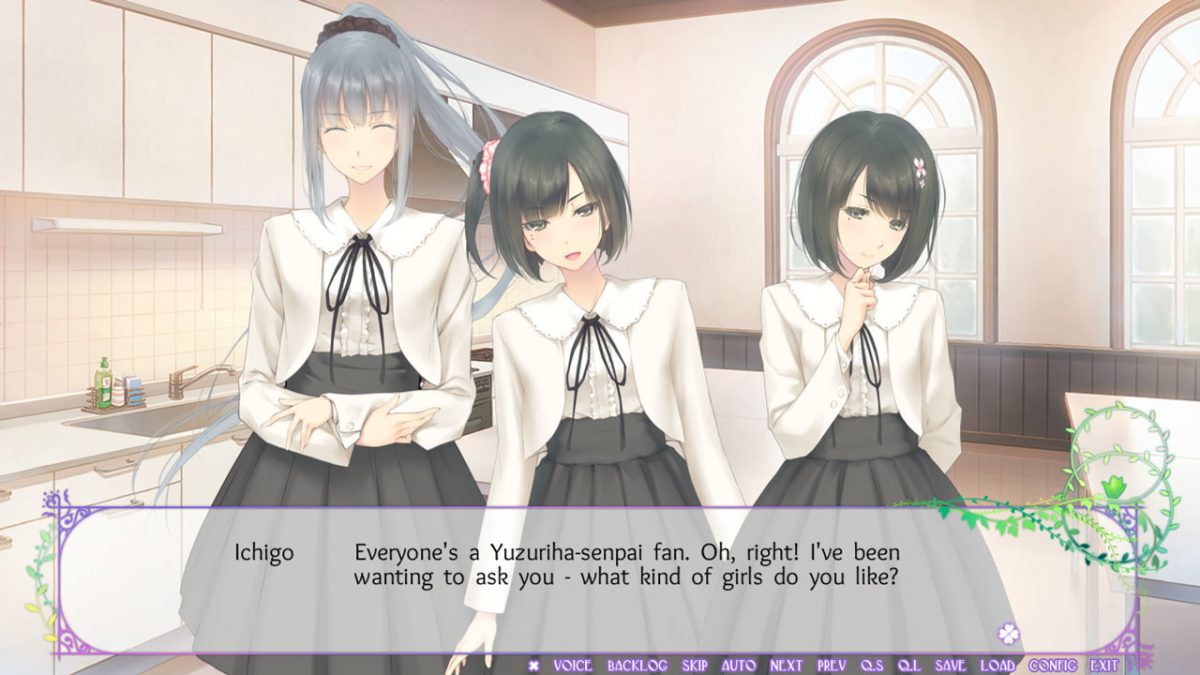The height and width of the screenshot is (675, 1200).
Task: Replay the line with the VOICE button
Action: (572, 666)
